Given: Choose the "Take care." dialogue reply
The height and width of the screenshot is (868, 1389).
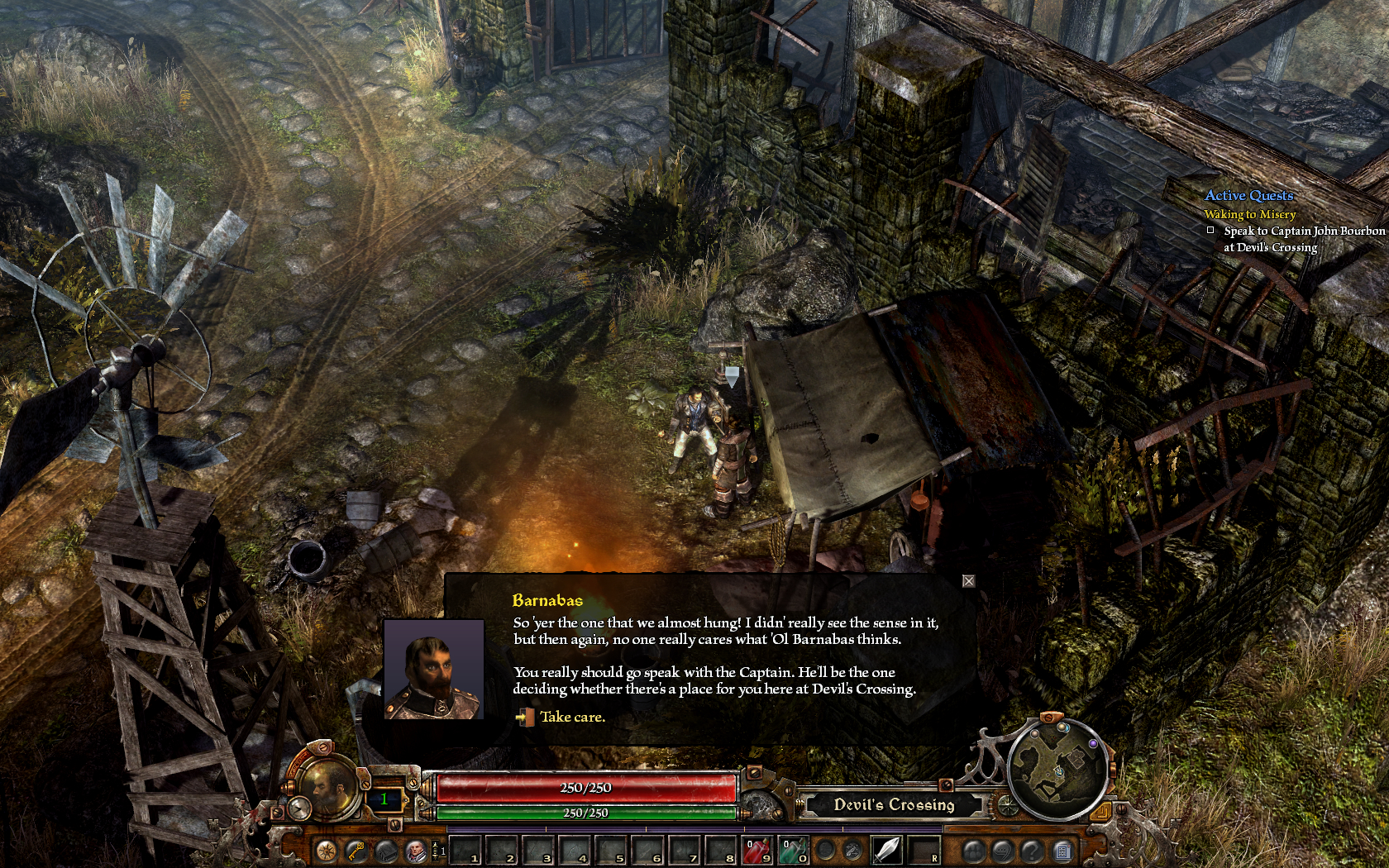Looking at the screenshot, I should [x=572, y=718].
